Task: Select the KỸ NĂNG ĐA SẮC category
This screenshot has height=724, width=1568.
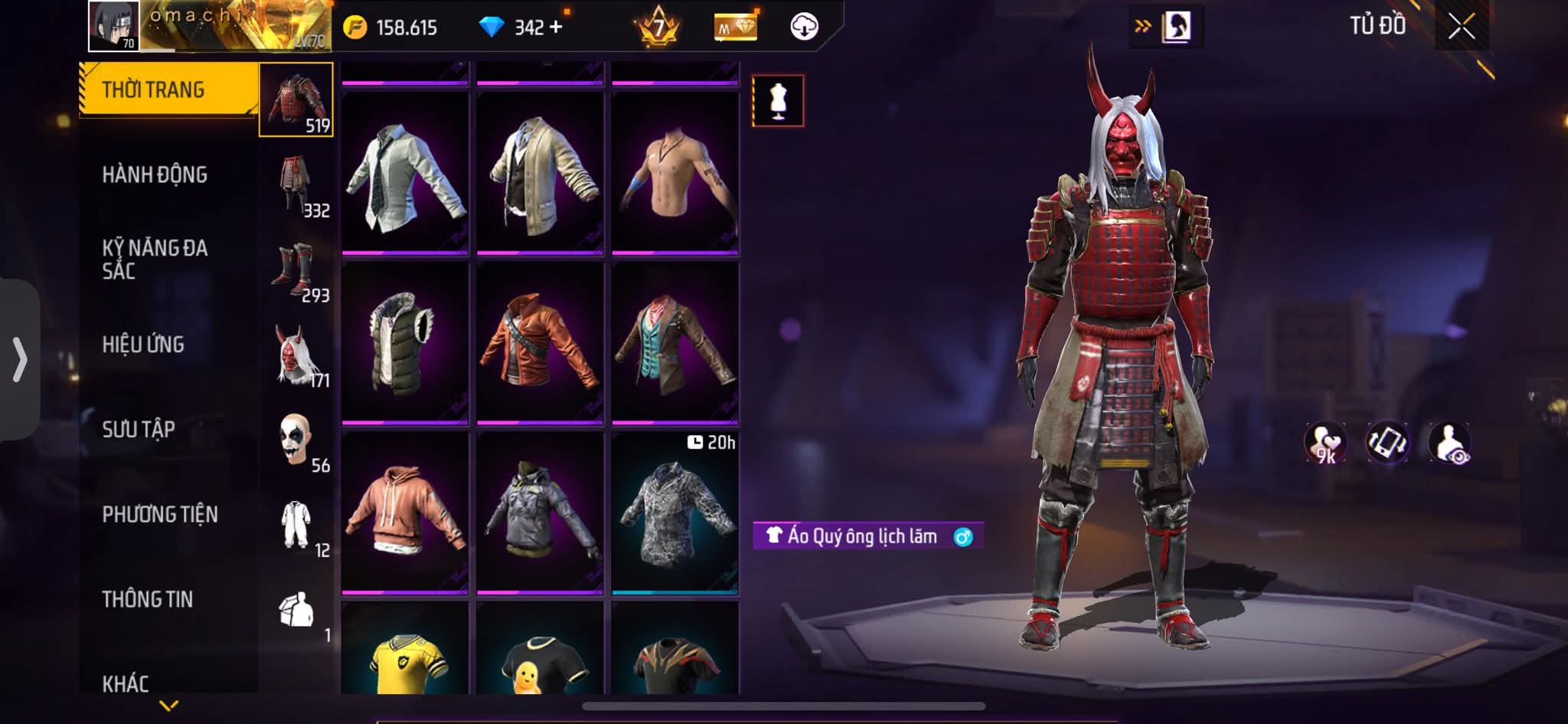Action: [155, 259]
